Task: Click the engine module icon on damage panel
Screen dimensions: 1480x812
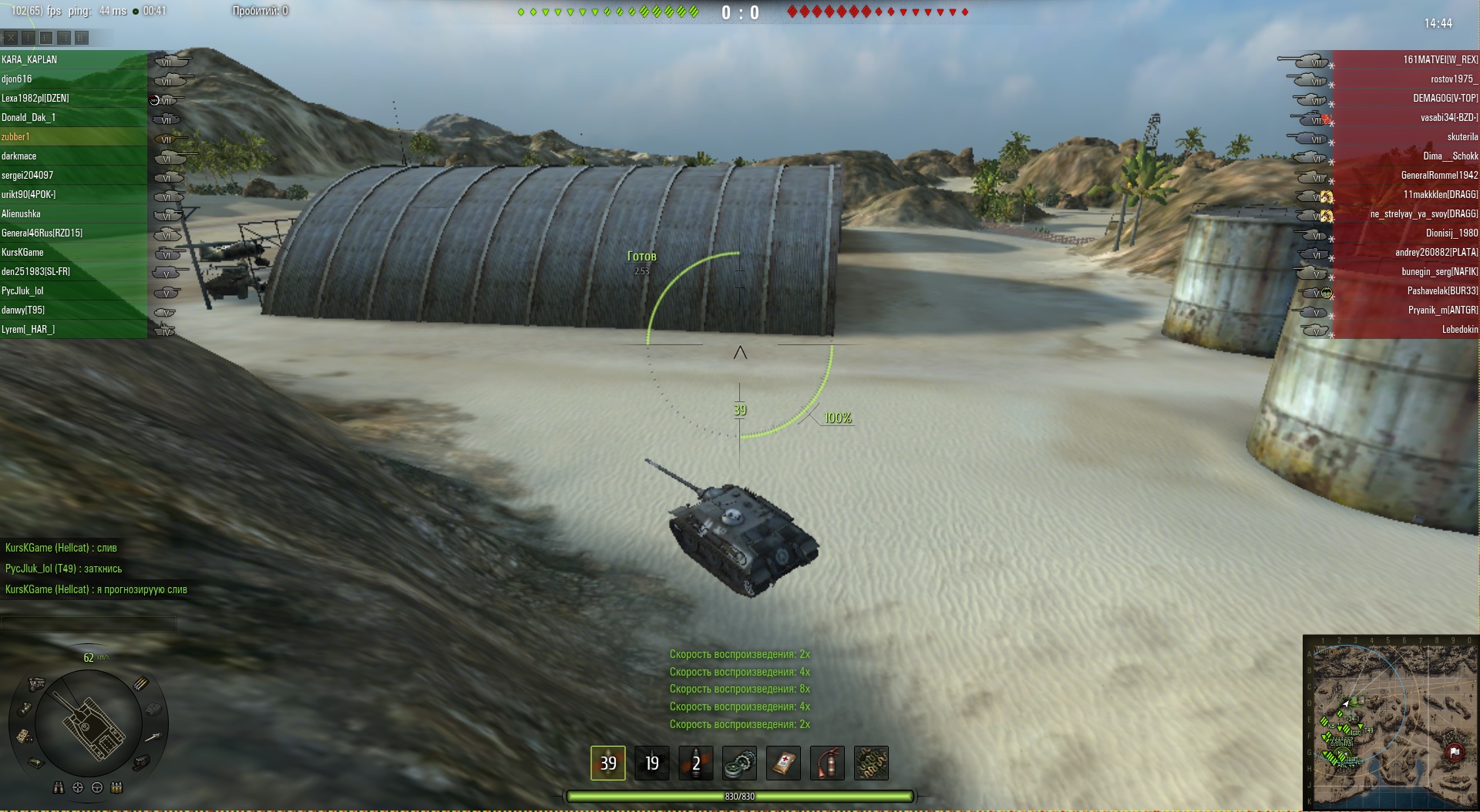Action: point(36,683)
